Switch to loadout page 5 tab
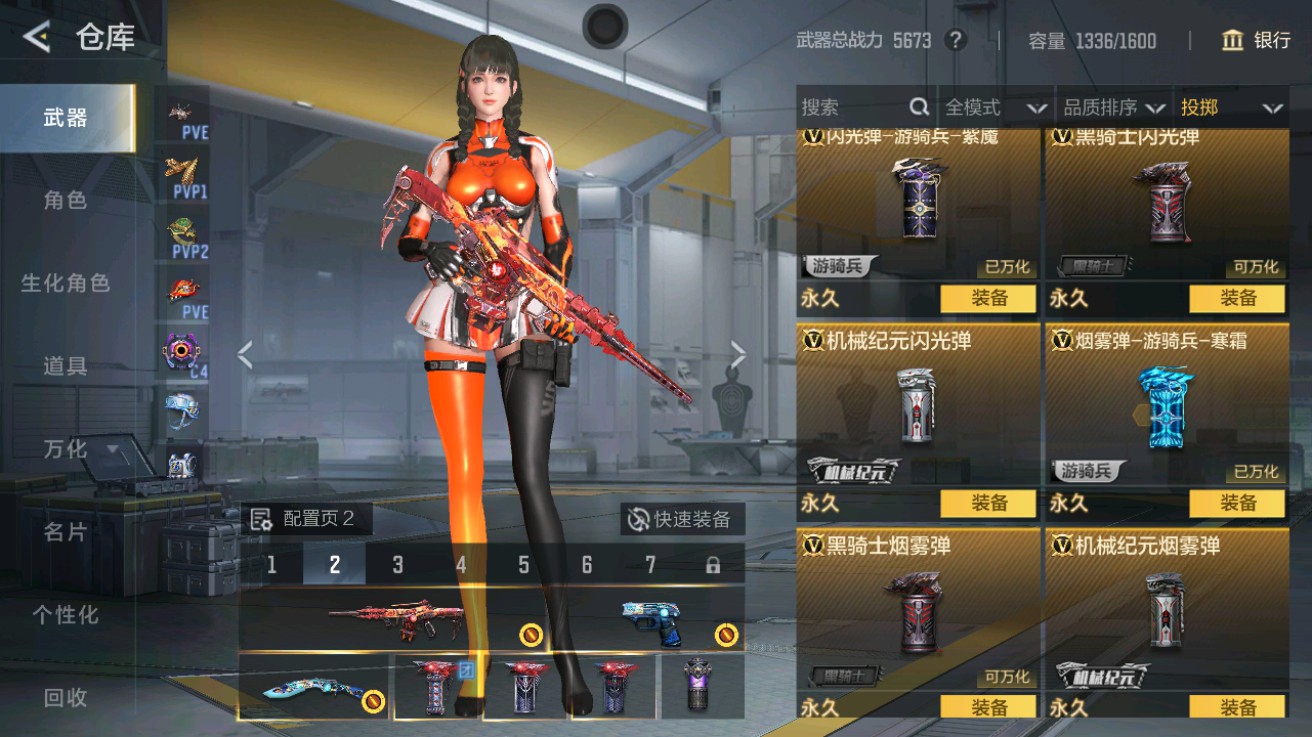 pyautogui.click(x=524, y=564)
